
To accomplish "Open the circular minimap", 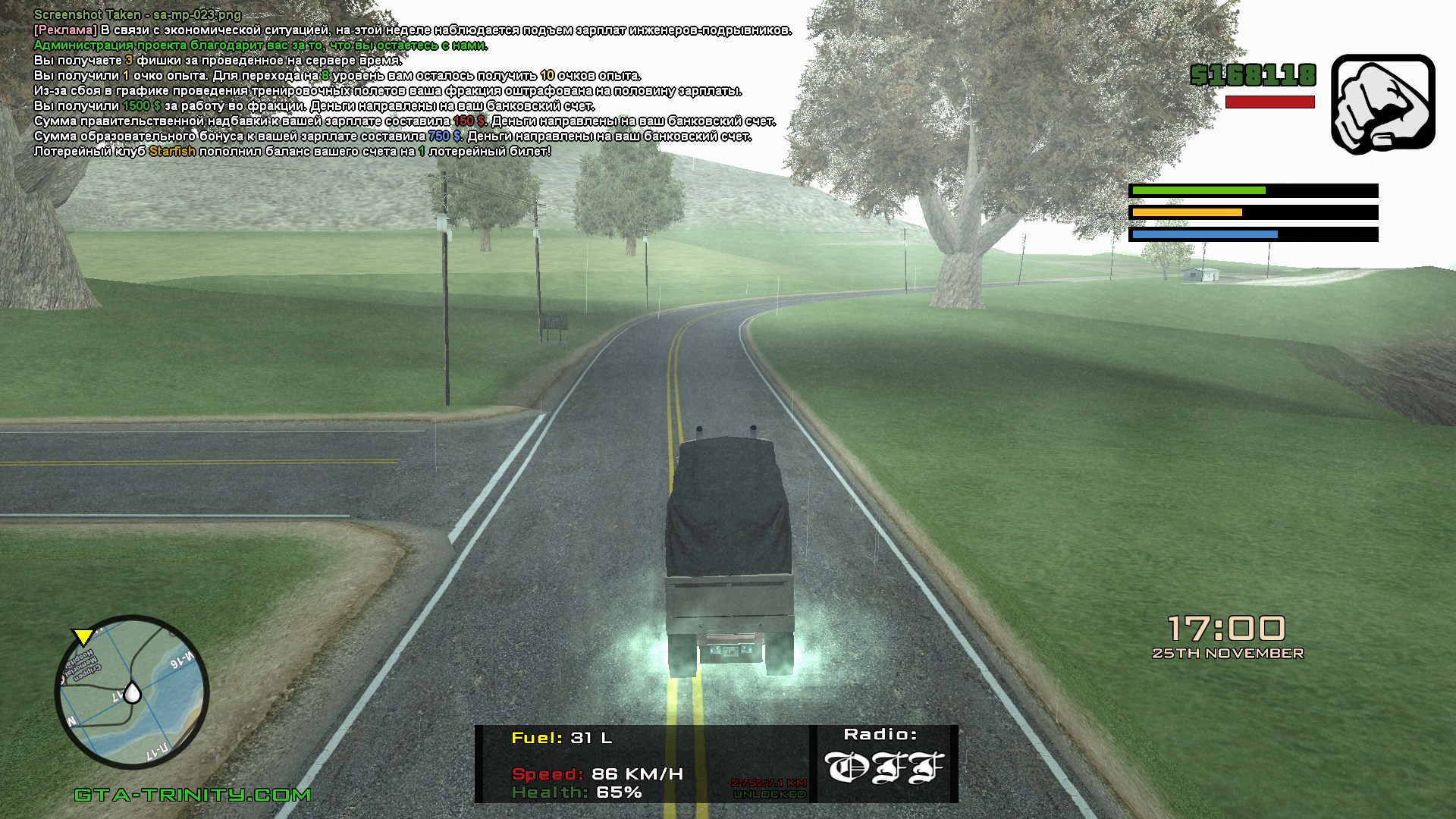I will click(132, 692).
